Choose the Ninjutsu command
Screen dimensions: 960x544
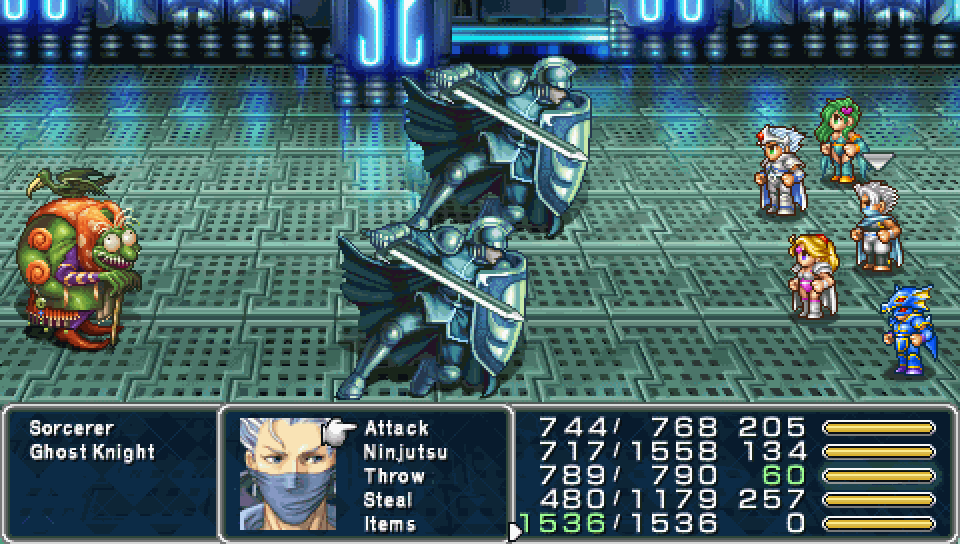click(x=405, y=452)
